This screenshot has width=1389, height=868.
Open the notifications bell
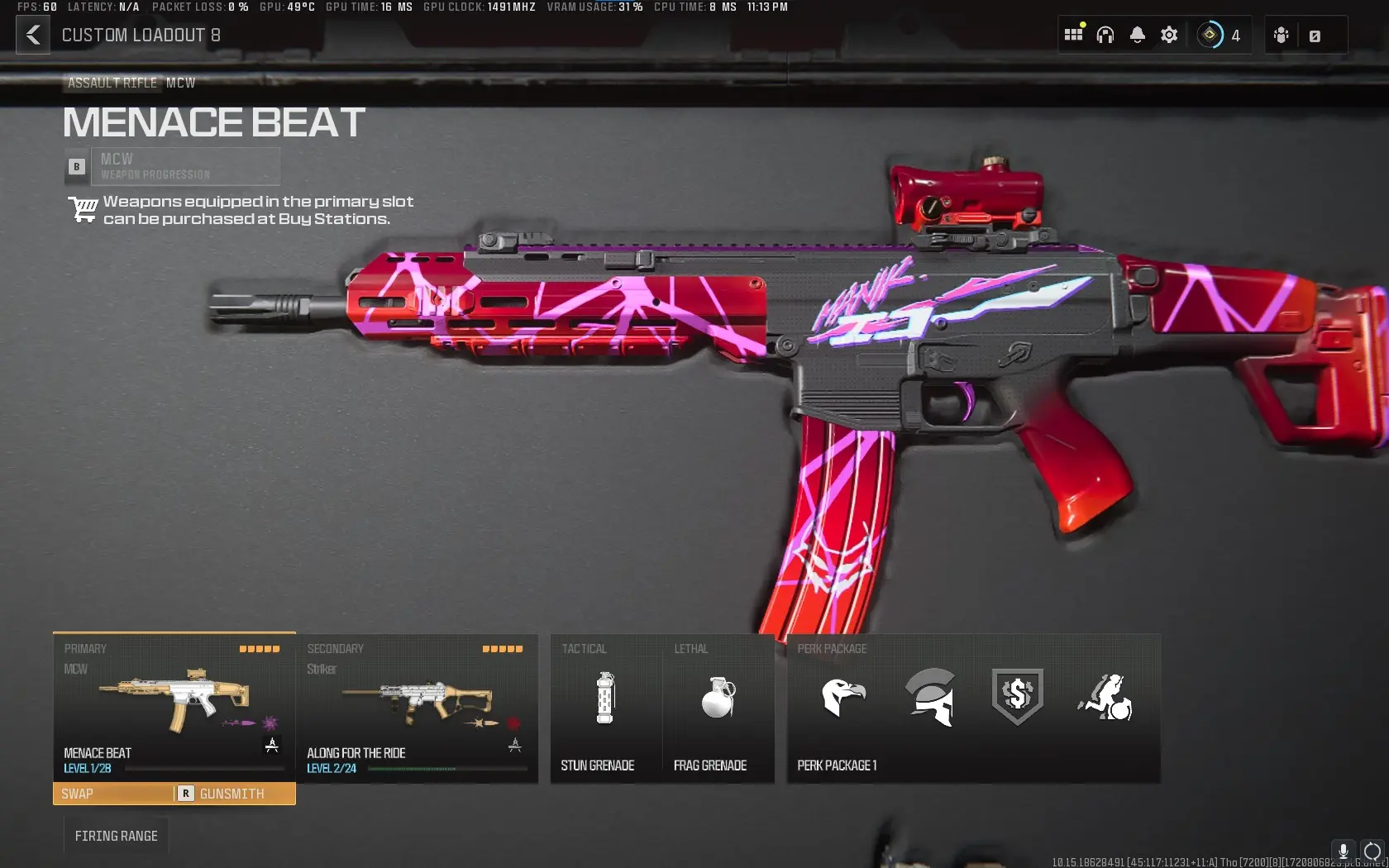[1137, 34]
